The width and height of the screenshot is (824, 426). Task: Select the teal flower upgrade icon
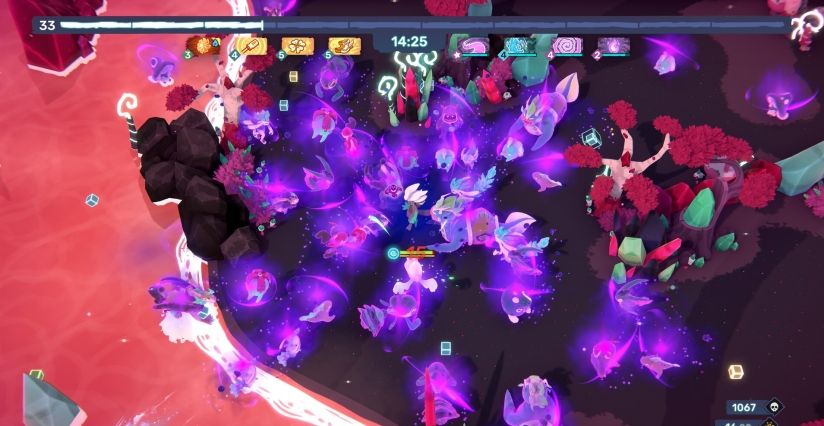coord(520,45)
